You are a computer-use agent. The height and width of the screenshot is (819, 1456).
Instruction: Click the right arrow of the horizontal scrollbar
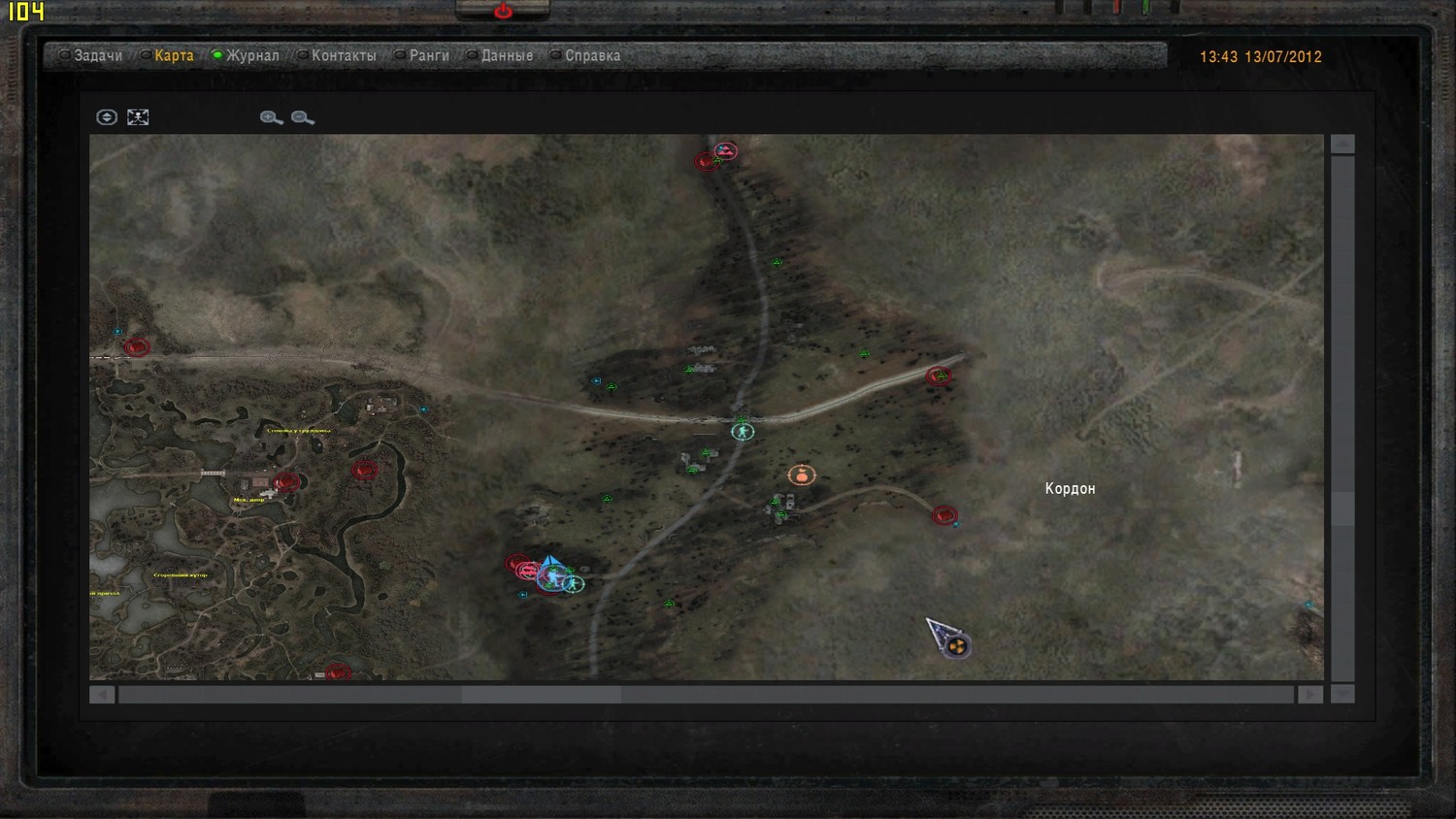tap(1310, 695)
